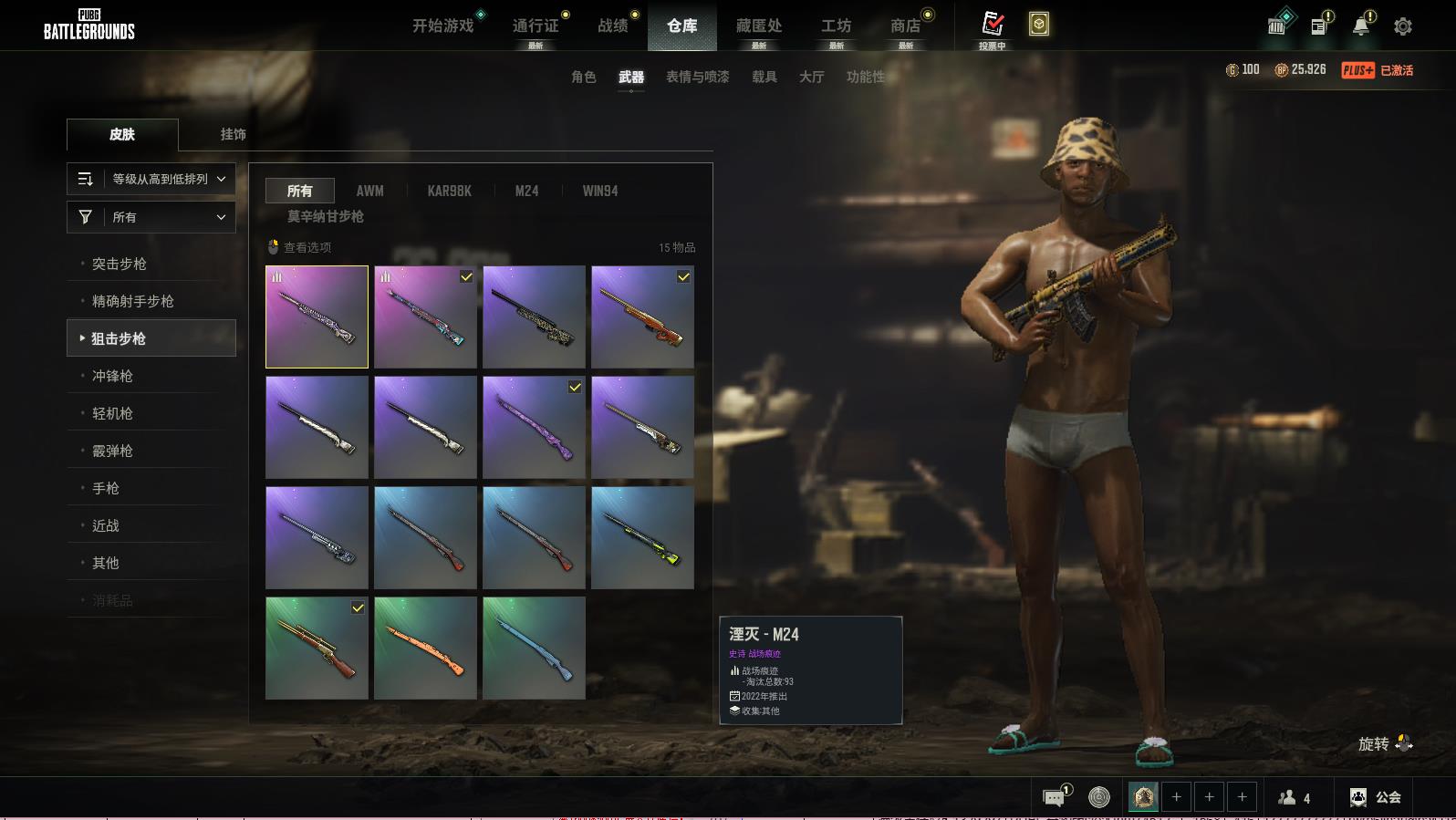
Task: Go to the 通行证 pass page
Action: pyautogui.click(x=536, y=26)
